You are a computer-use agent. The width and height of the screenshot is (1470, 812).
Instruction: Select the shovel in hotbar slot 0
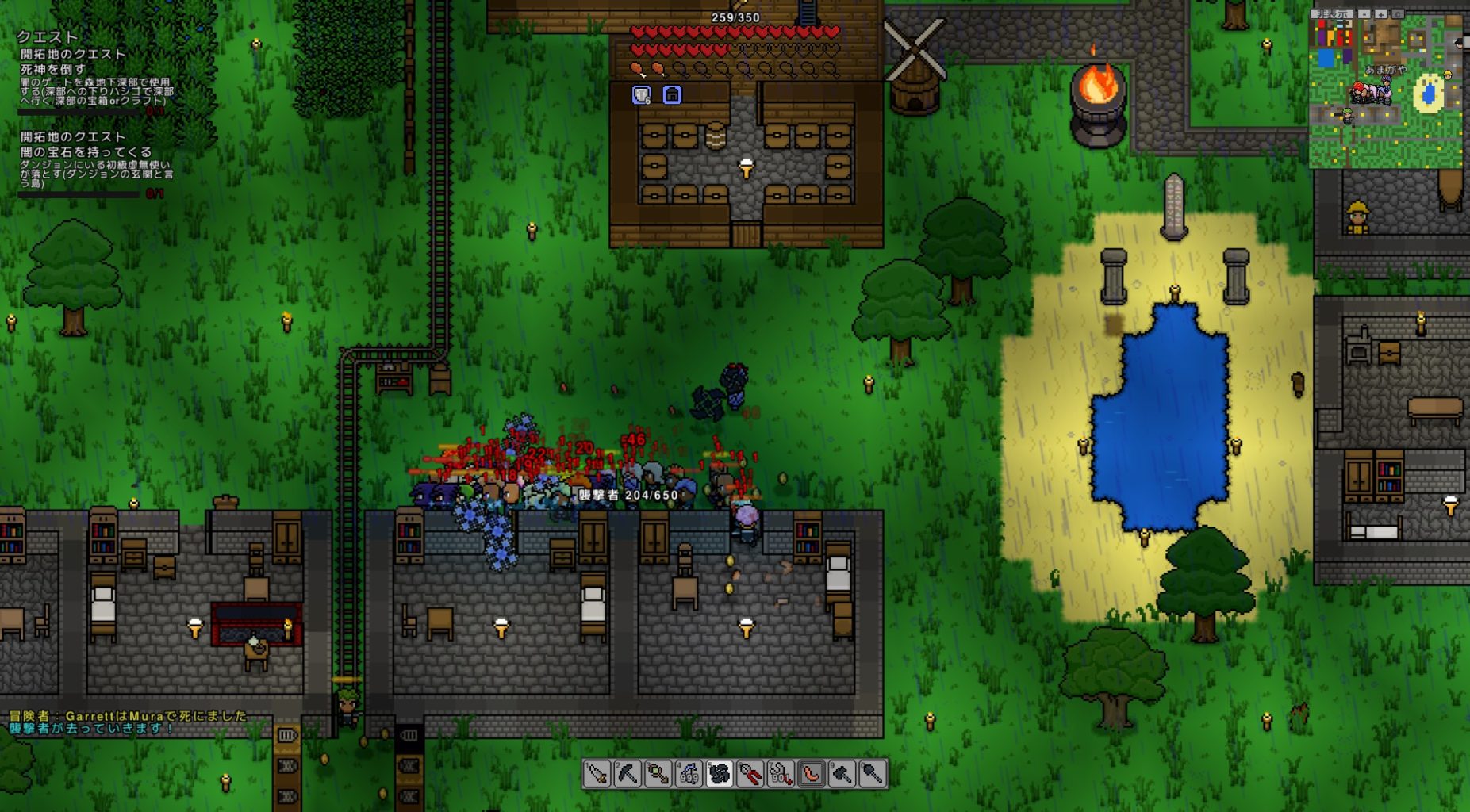pyautogui.click(x=873, y=773)
